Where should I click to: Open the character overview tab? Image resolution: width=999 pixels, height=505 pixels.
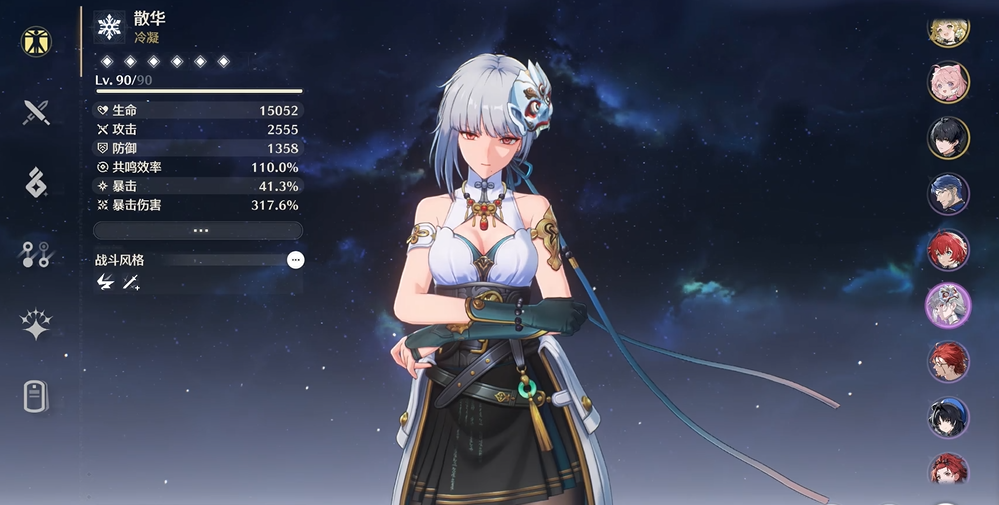tap(37, 42)
